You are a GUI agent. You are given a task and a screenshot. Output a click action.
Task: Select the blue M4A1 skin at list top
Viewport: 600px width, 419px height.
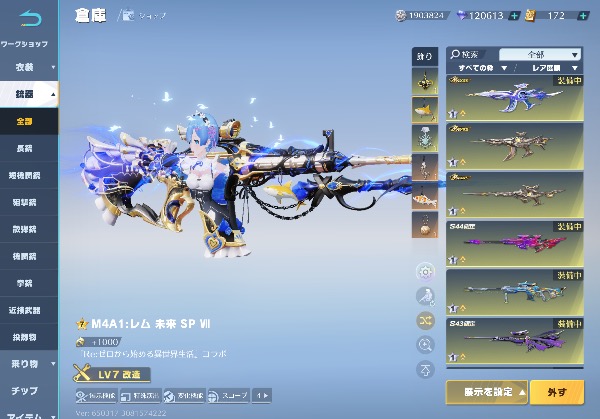[x=514, y=98]
